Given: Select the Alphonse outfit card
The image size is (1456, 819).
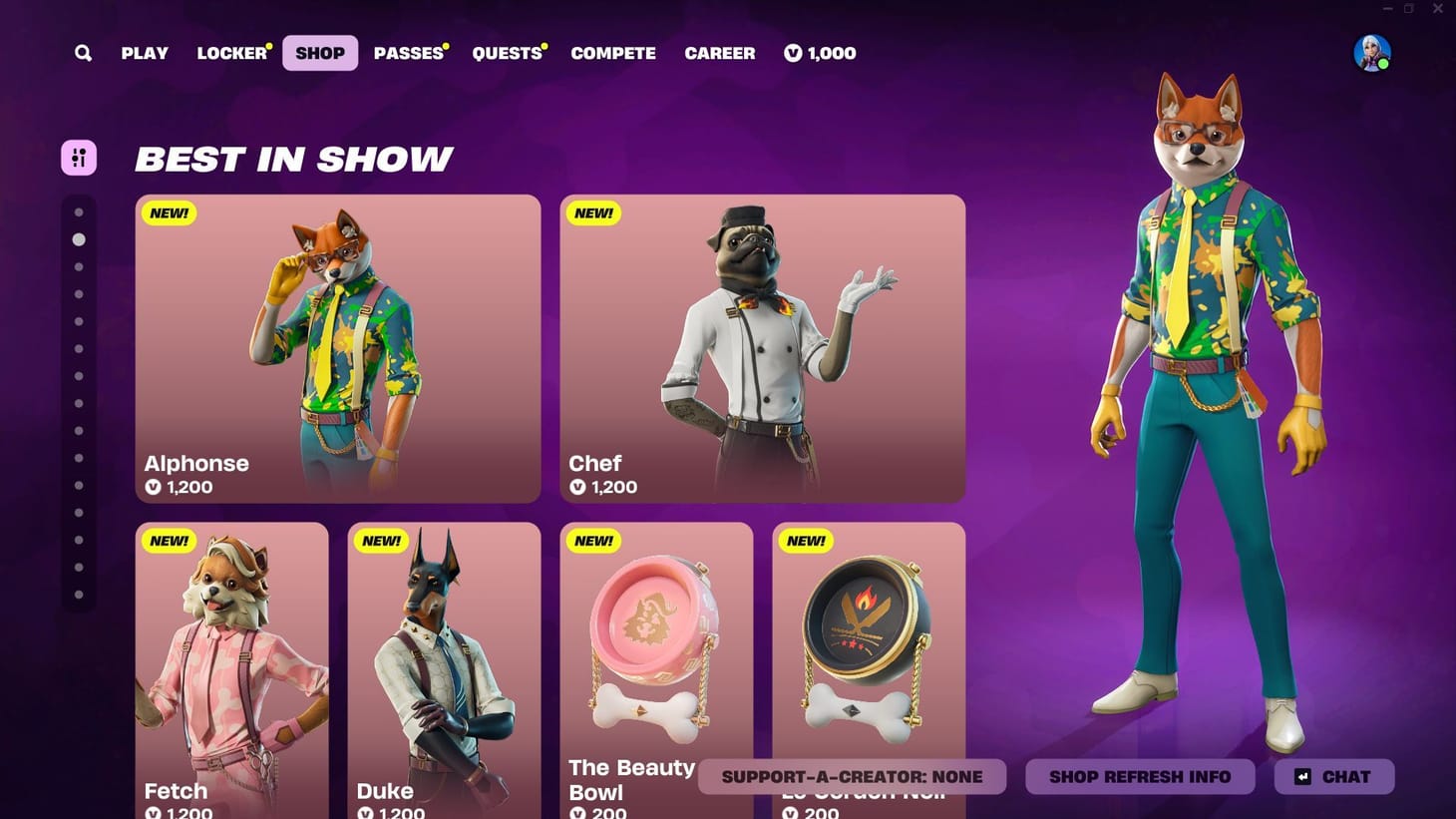Looking at the screenshot, I should tap(337, 349).
